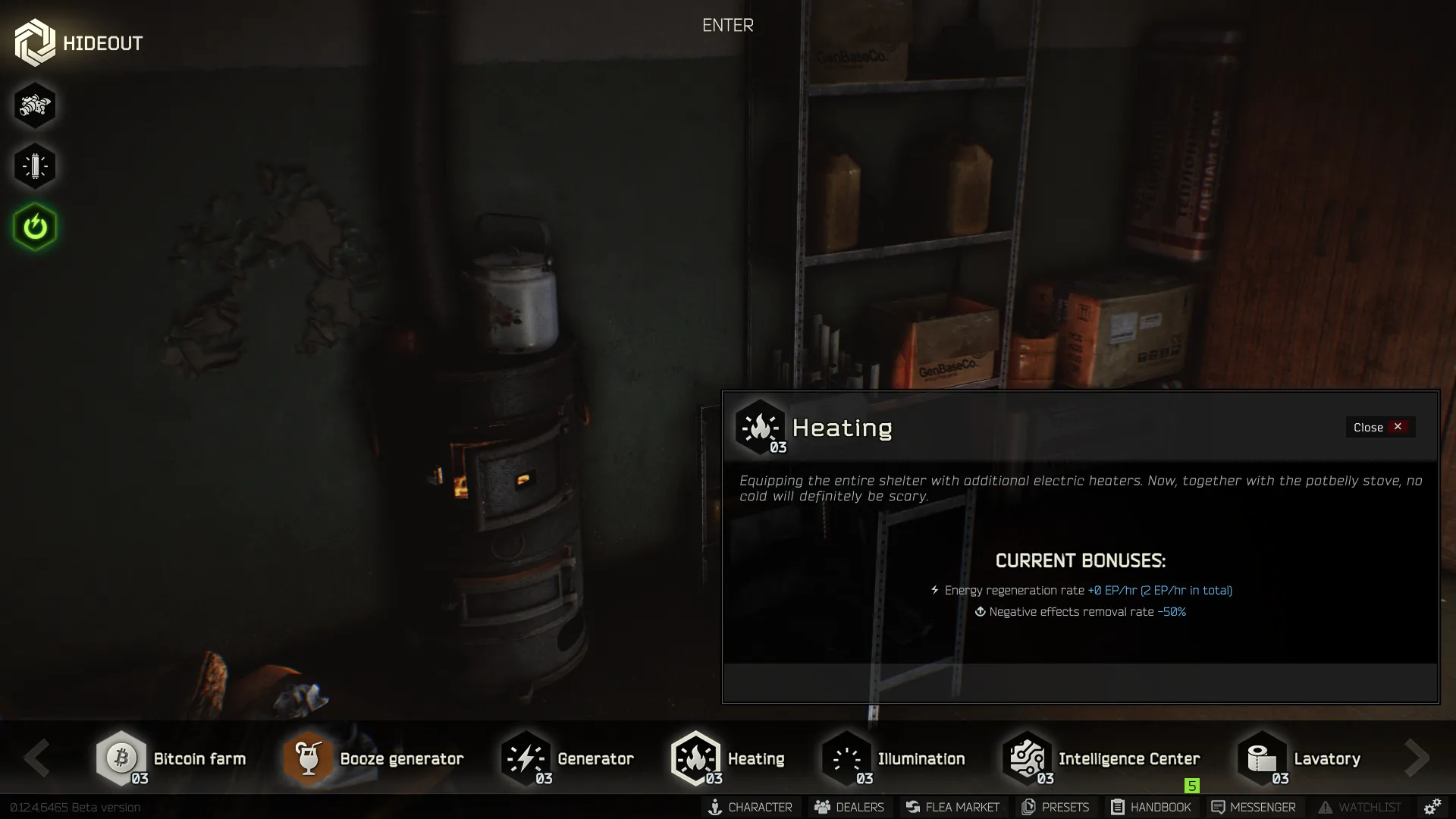Select the Generator module icon
The width and height of the screenshot is (1456, 819).
pyautogui.click(x=526, y=758)
